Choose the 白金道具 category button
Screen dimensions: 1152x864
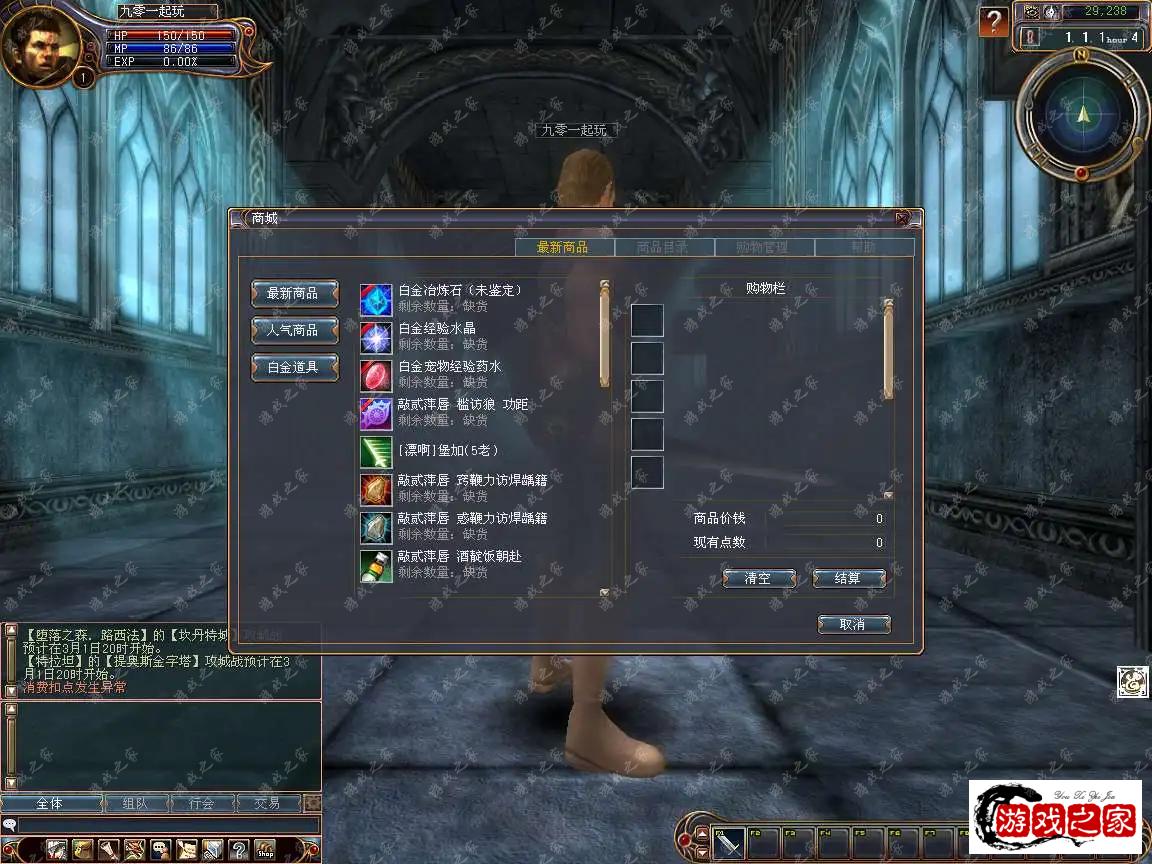tap(294, 367)
